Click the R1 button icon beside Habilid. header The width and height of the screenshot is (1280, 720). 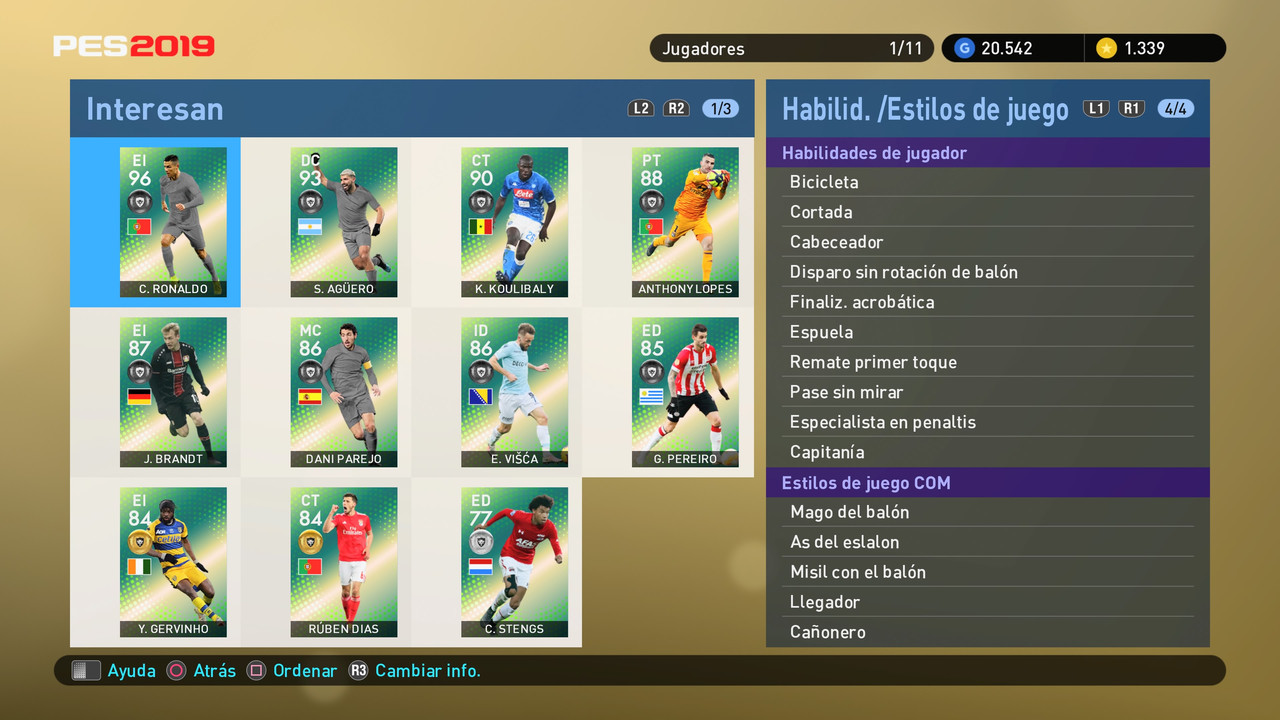click(x=1131, y=108)
